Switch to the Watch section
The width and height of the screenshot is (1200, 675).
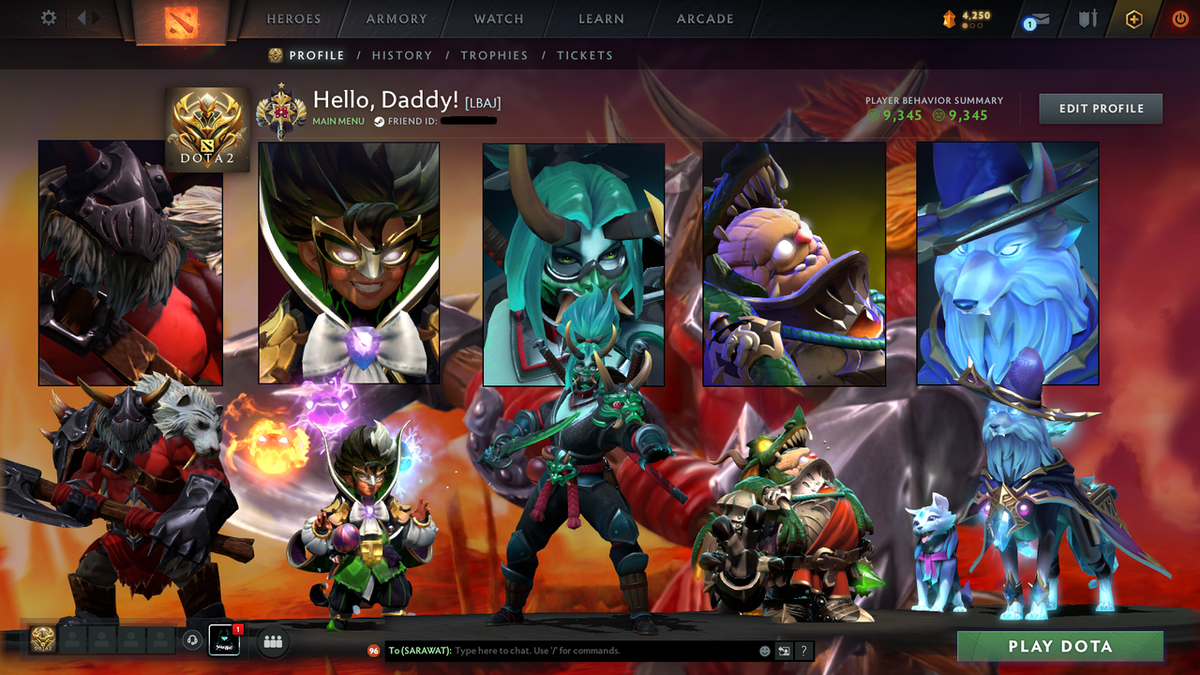[499, 19]
